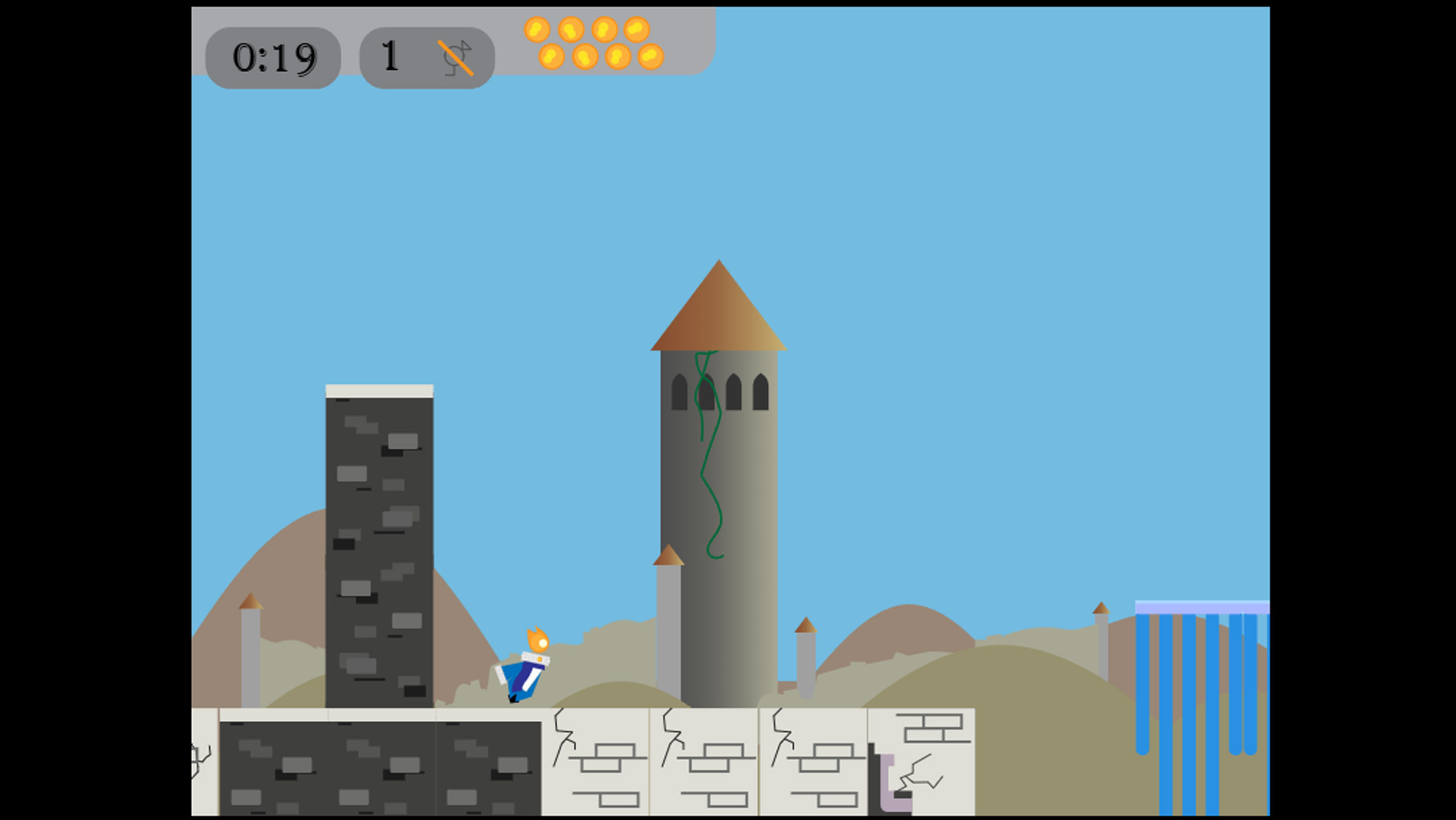Expand the lives counter pill showing 1
The height and width of the screenshot is (820, 1456).
click(x=393, y=57)
